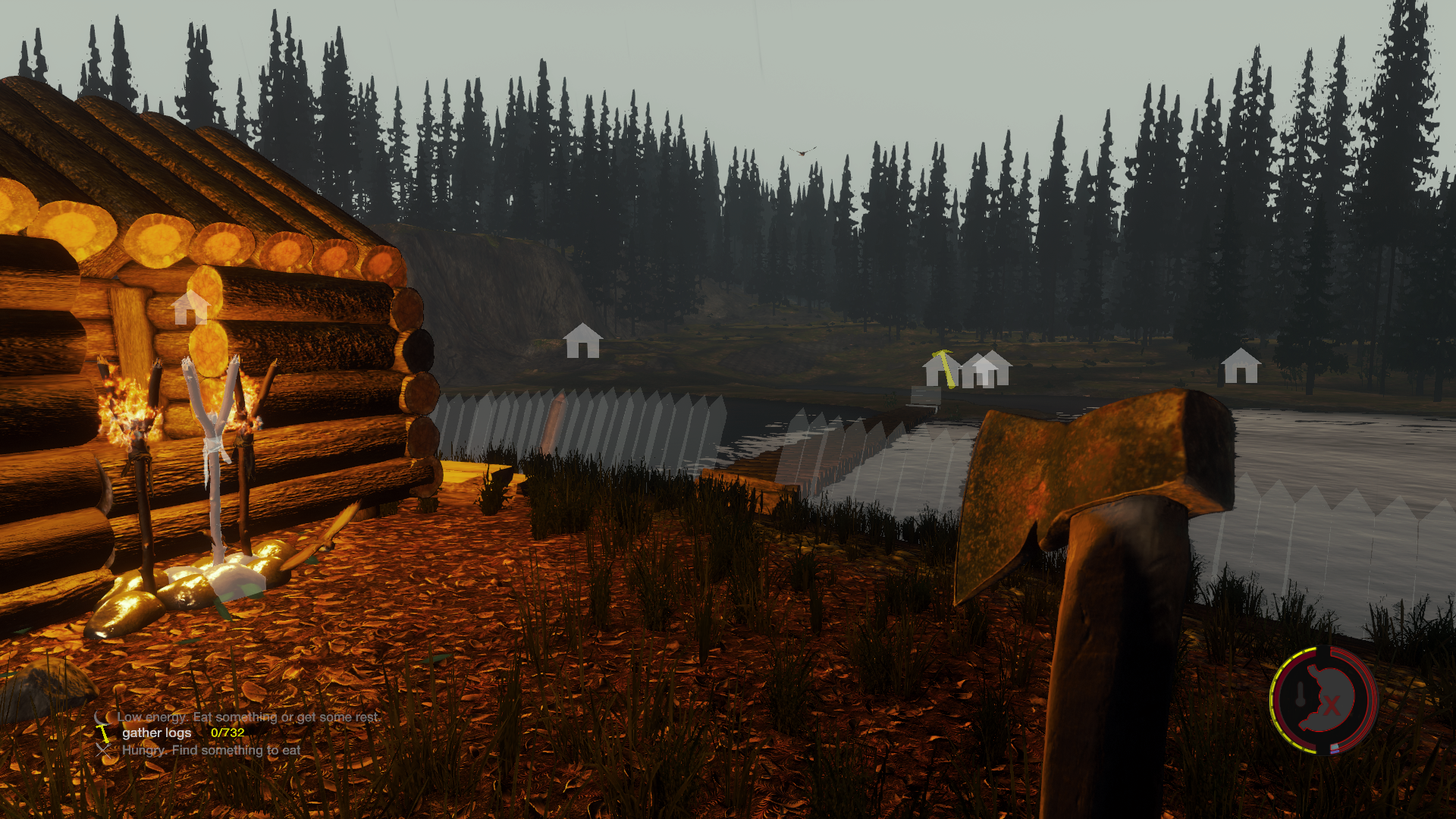Image resolution: width=1456 pixels, height=819 pixels.
Task: Click the gather logs objective tracker
Action: point(156,733)
